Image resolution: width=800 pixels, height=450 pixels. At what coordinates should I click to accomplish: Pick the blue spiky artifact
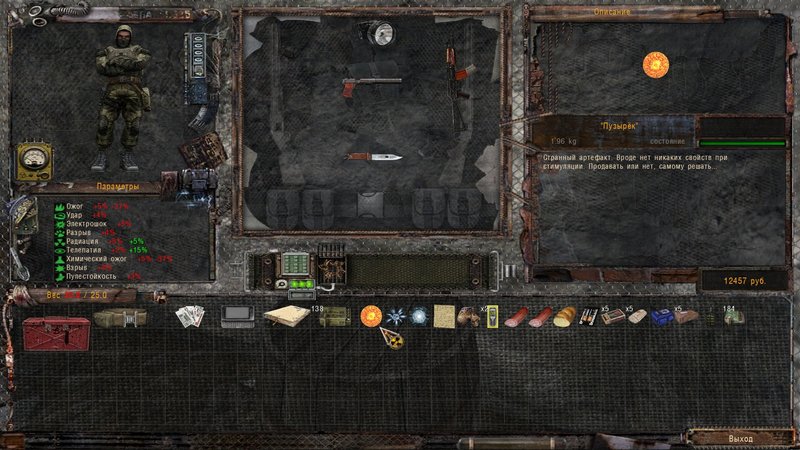[x=395, y=316]
